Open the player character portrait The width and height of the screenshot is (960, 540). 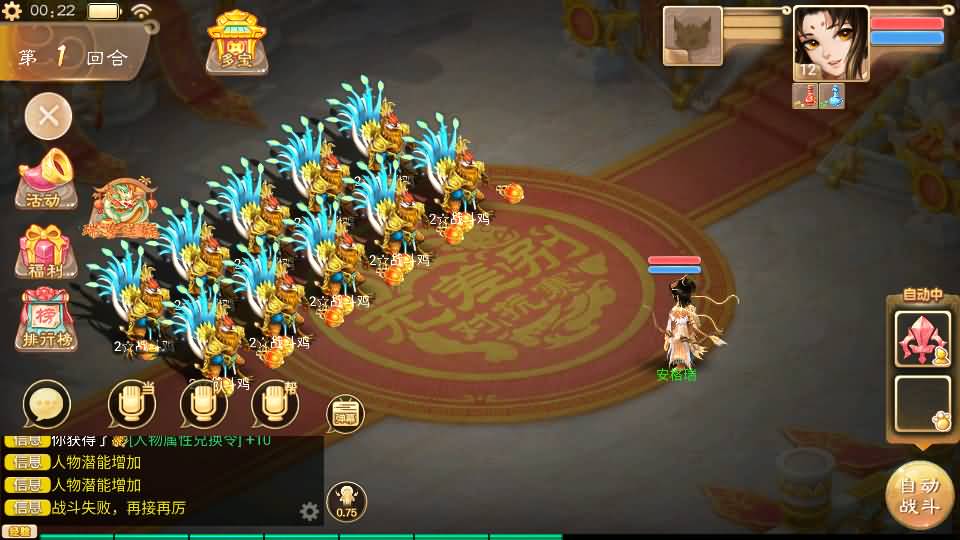(x=830, y=42)
